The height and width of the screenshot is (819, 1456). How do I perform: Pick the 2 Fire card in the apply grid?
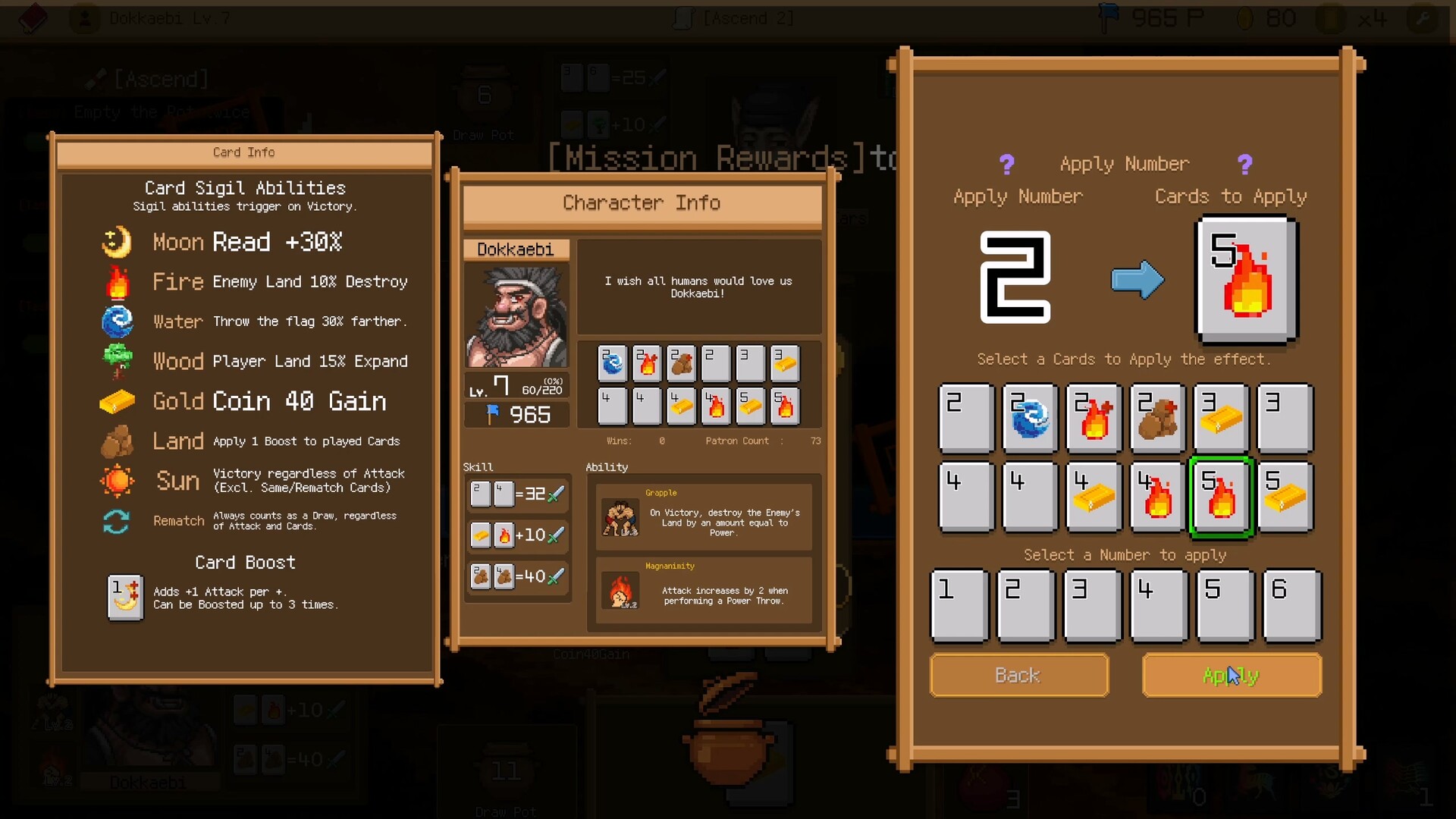pos(1094,418)
